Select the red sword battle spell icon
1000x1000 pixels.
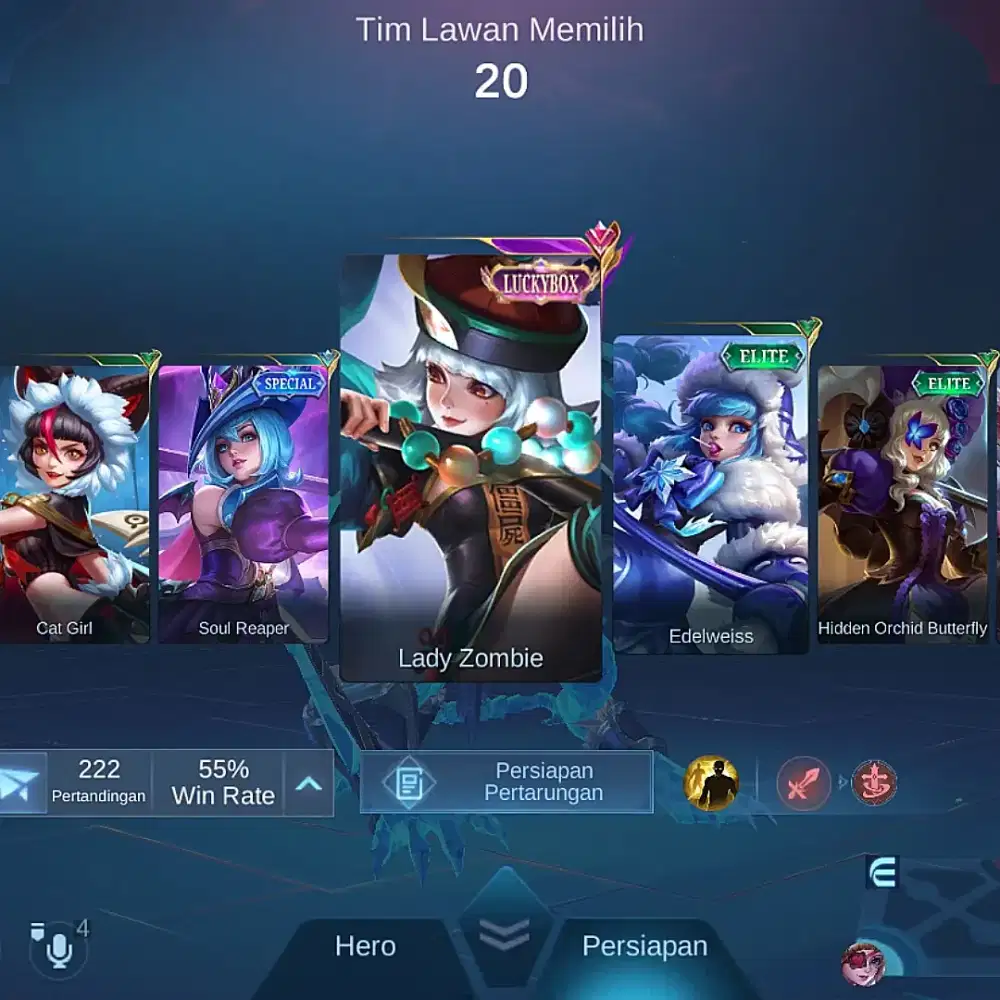tap(804, 783)
